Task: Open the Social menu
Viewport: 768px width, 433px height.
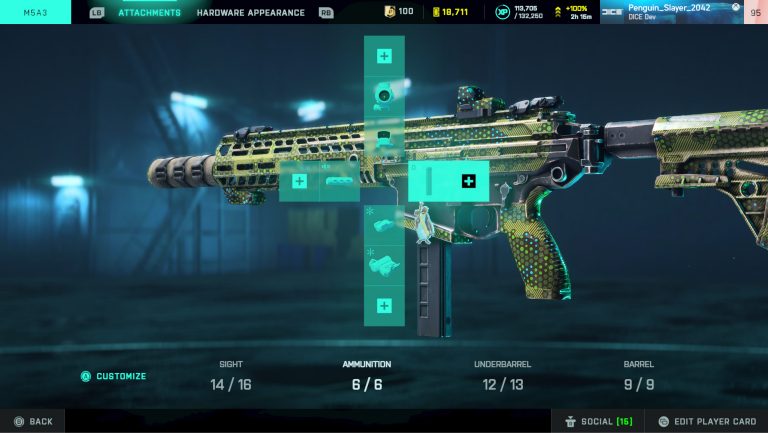Action: pos(598,421)
